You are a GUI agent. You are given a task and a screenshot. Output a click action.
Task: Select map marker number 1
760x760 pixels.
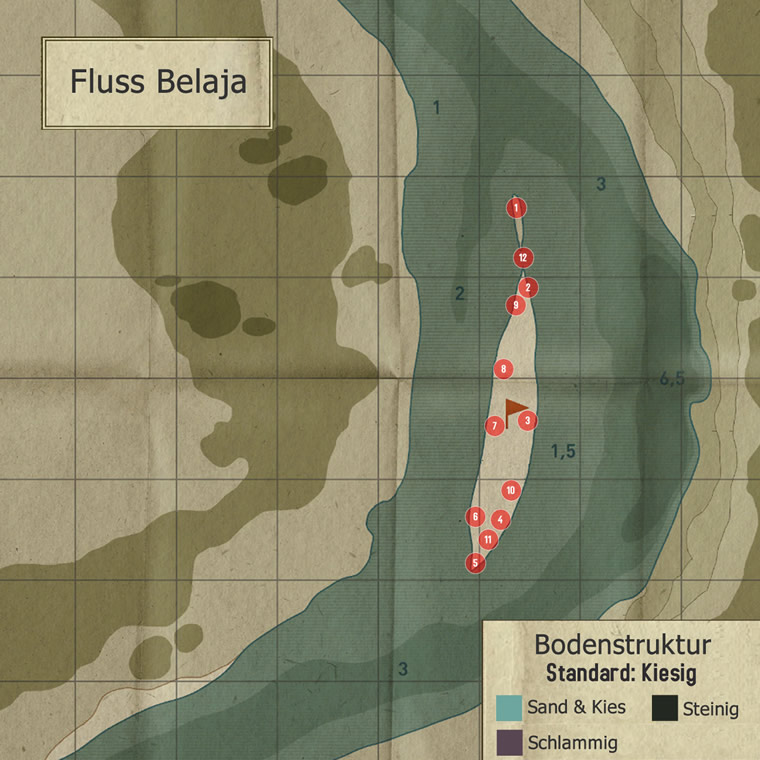coord(516,208)
